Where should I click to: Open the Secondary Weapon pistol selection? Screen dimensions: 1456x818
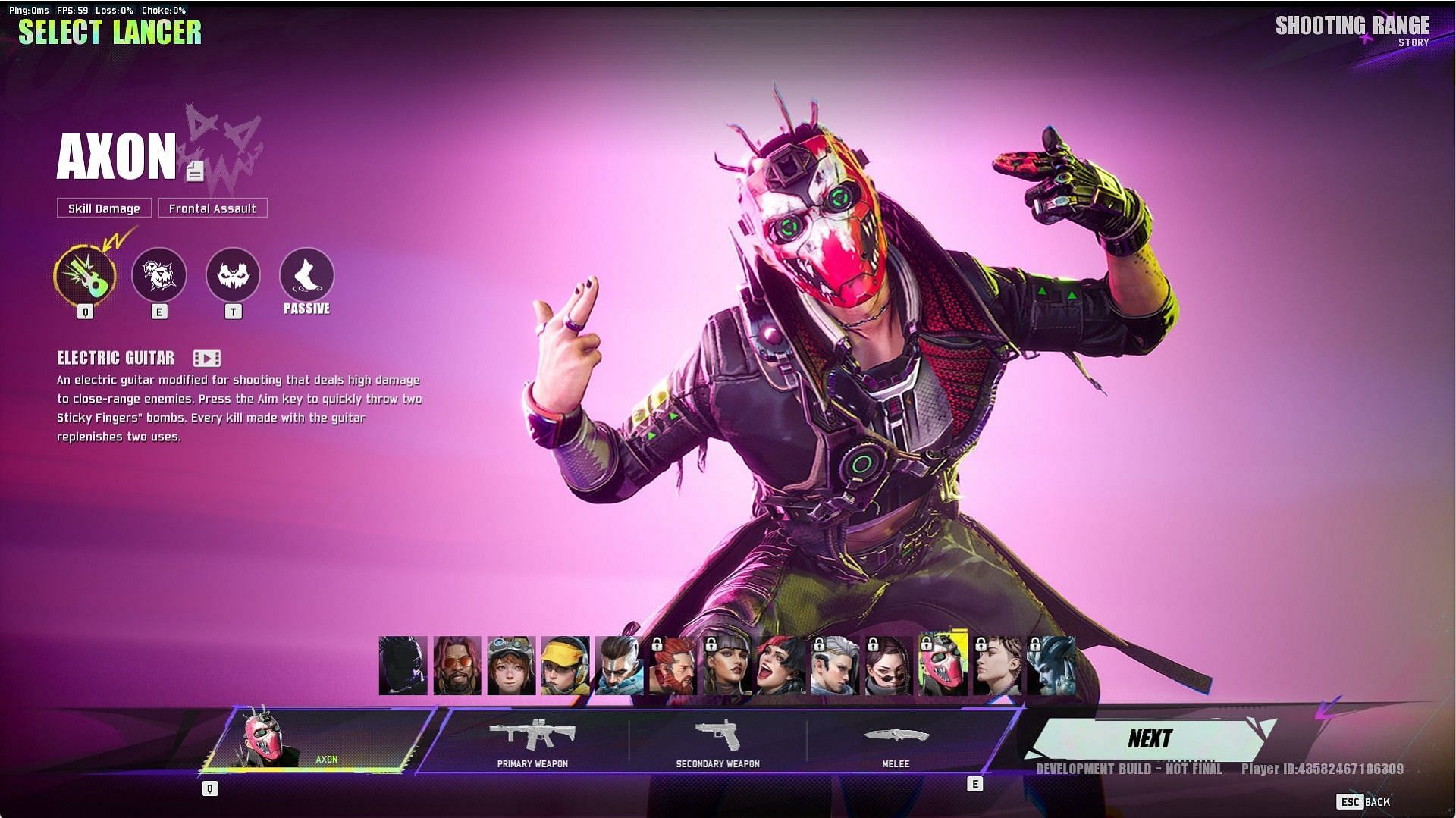[717, 741]
